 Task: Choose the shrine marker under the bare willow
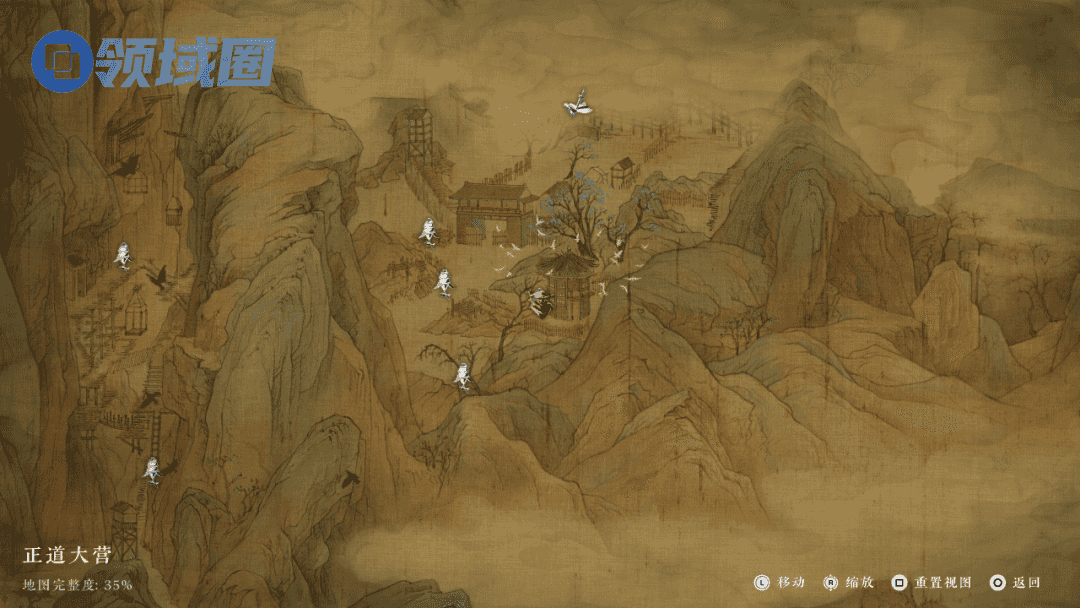[462, 376]
